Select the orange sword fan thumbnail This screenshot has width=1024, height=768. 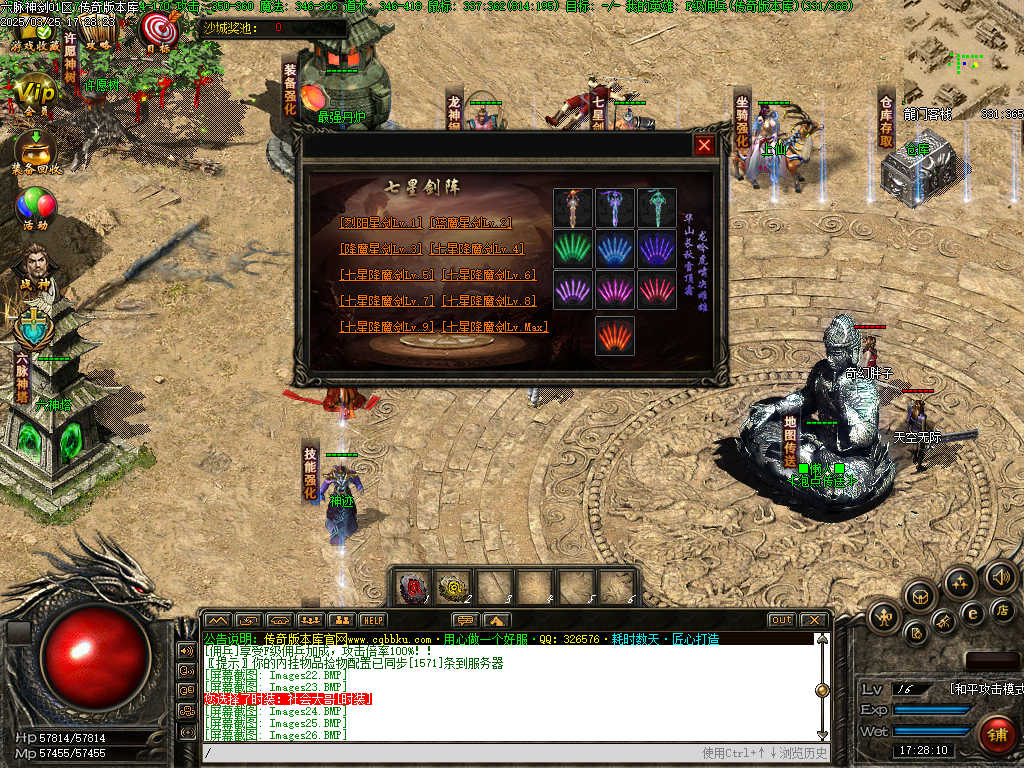[x=615, y=336]
